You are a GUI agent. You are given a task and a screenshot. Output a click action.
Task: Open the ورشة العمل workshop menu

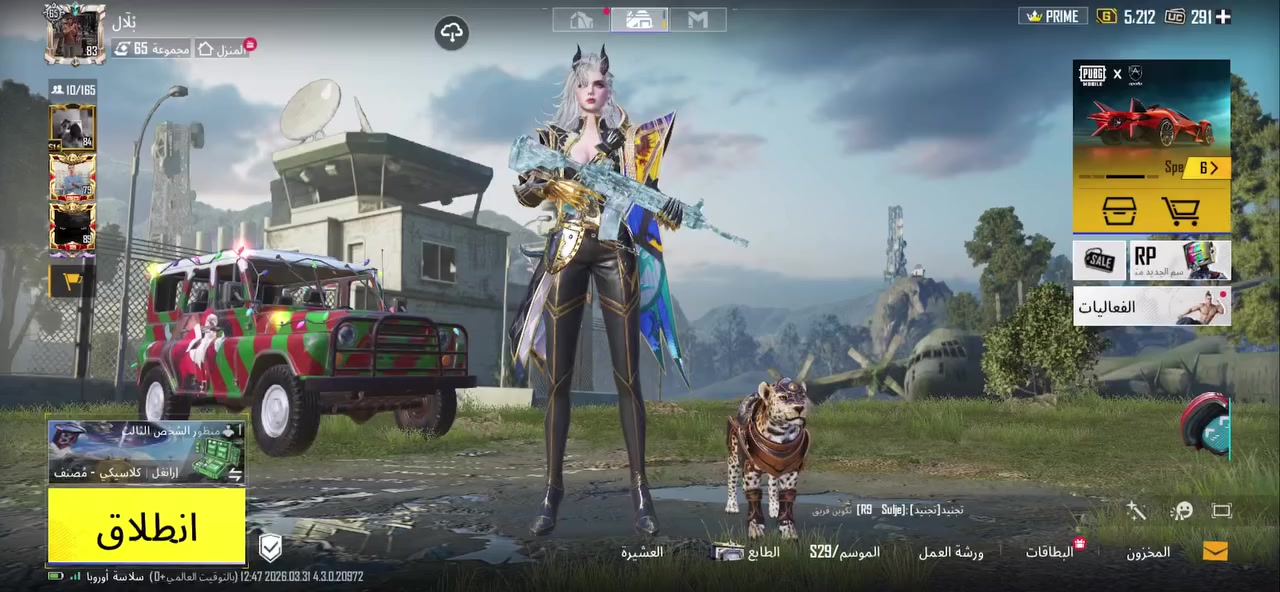[x=951, y=552]
